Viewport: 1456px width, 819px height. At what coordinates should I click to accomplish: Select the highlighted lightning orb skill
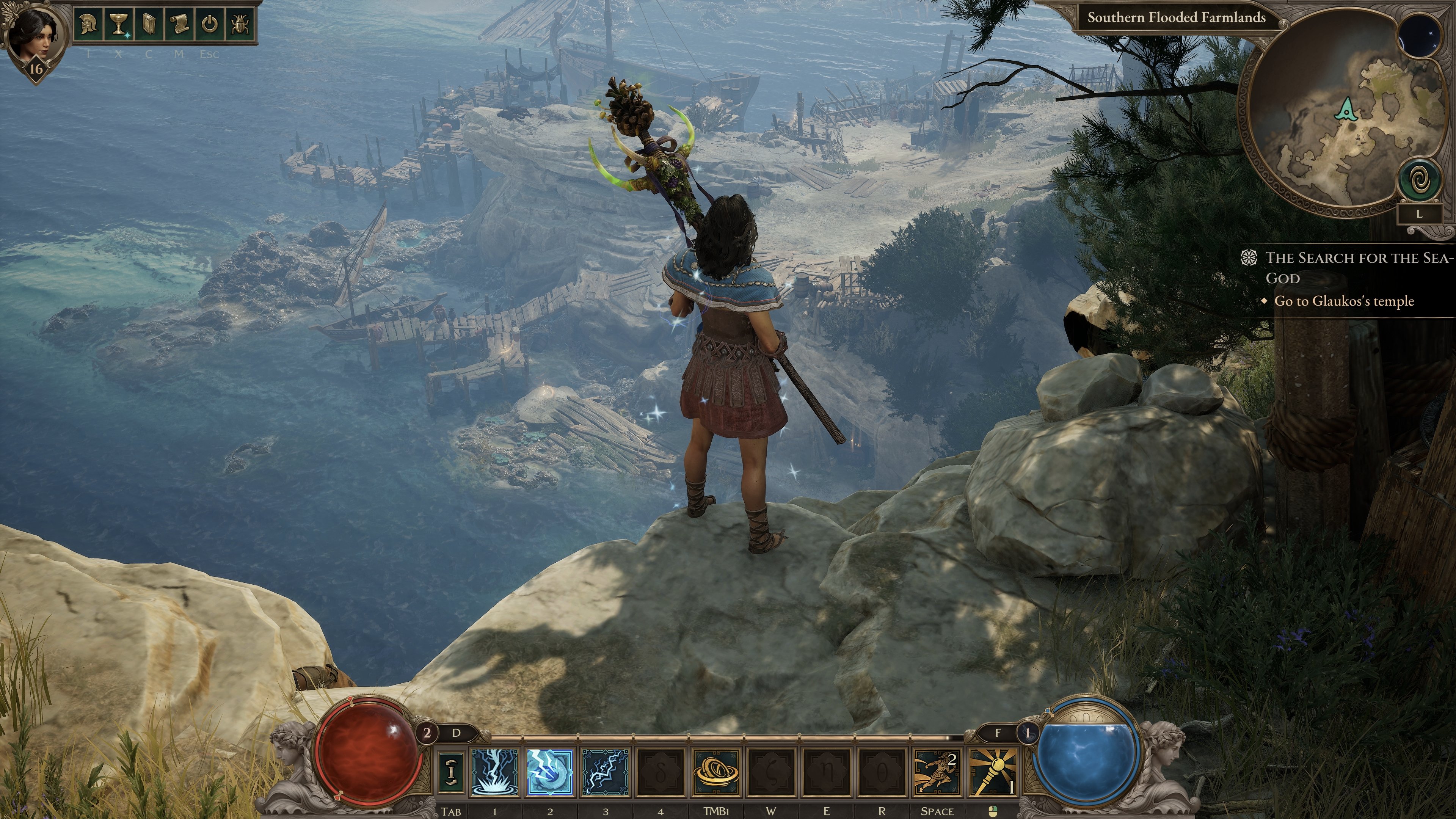pyautogui.click(x=549, y=772)
